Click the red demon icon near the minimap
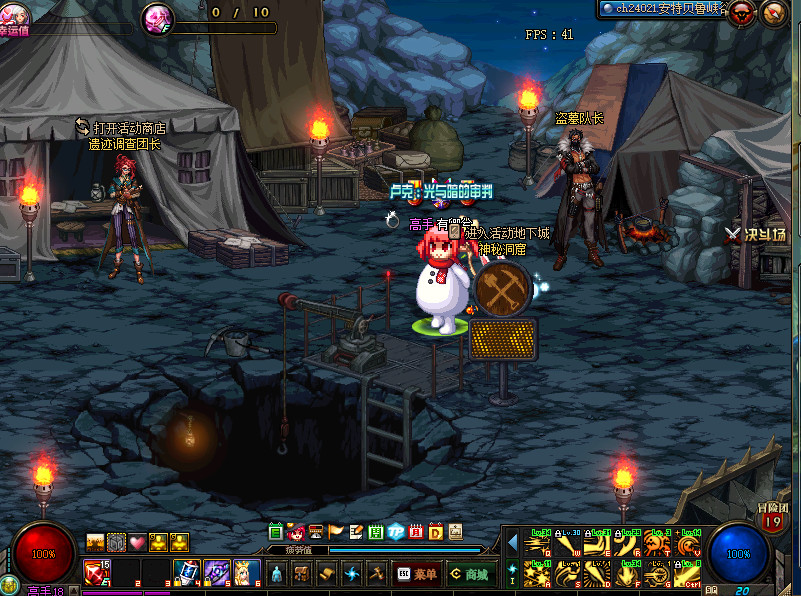Viewport: 801px width, 596px height. pos(741,13)
